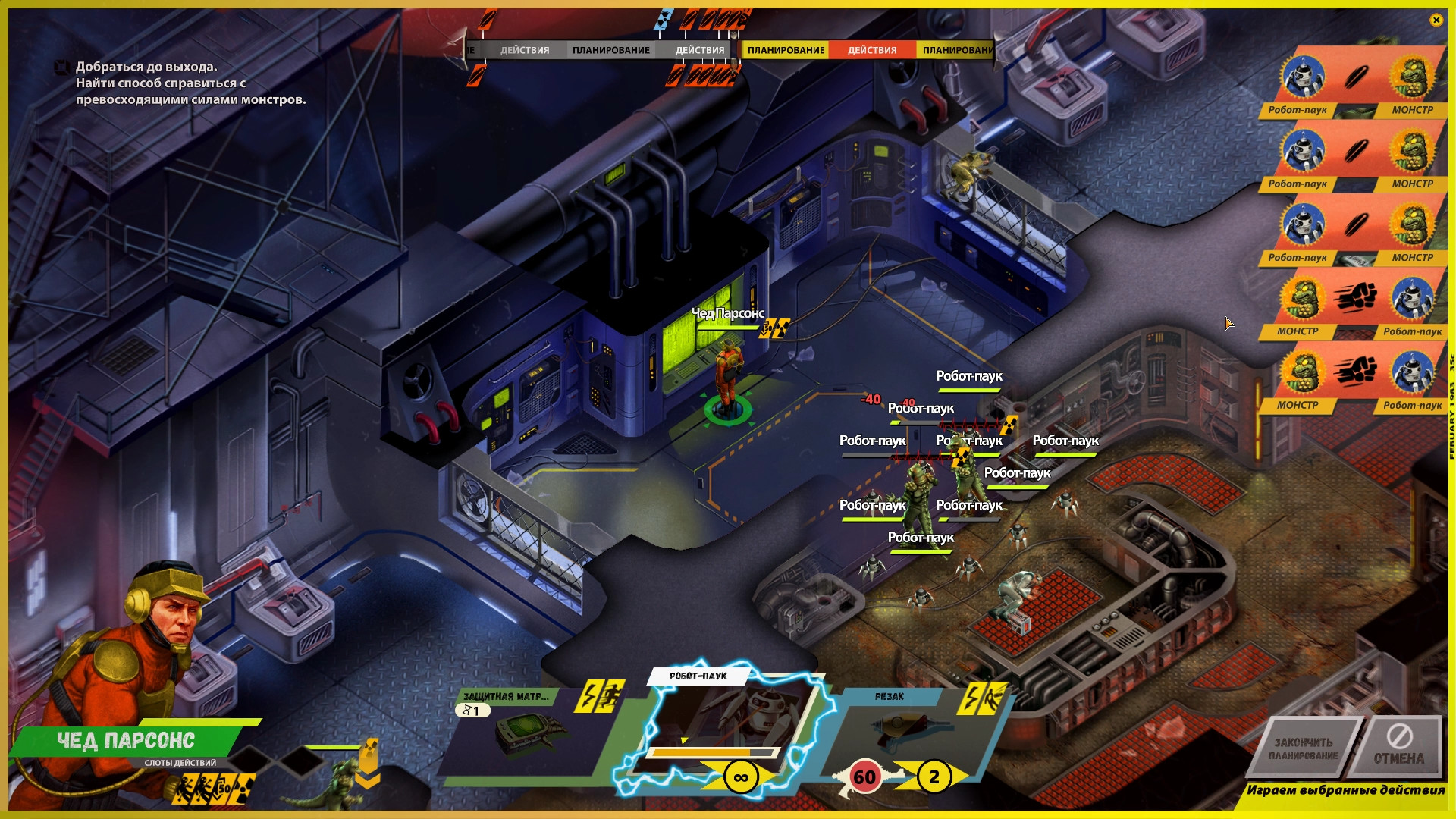Cancel with the Отмена button
This screenshot has height=819, width=1456.
coord(1399,748)
